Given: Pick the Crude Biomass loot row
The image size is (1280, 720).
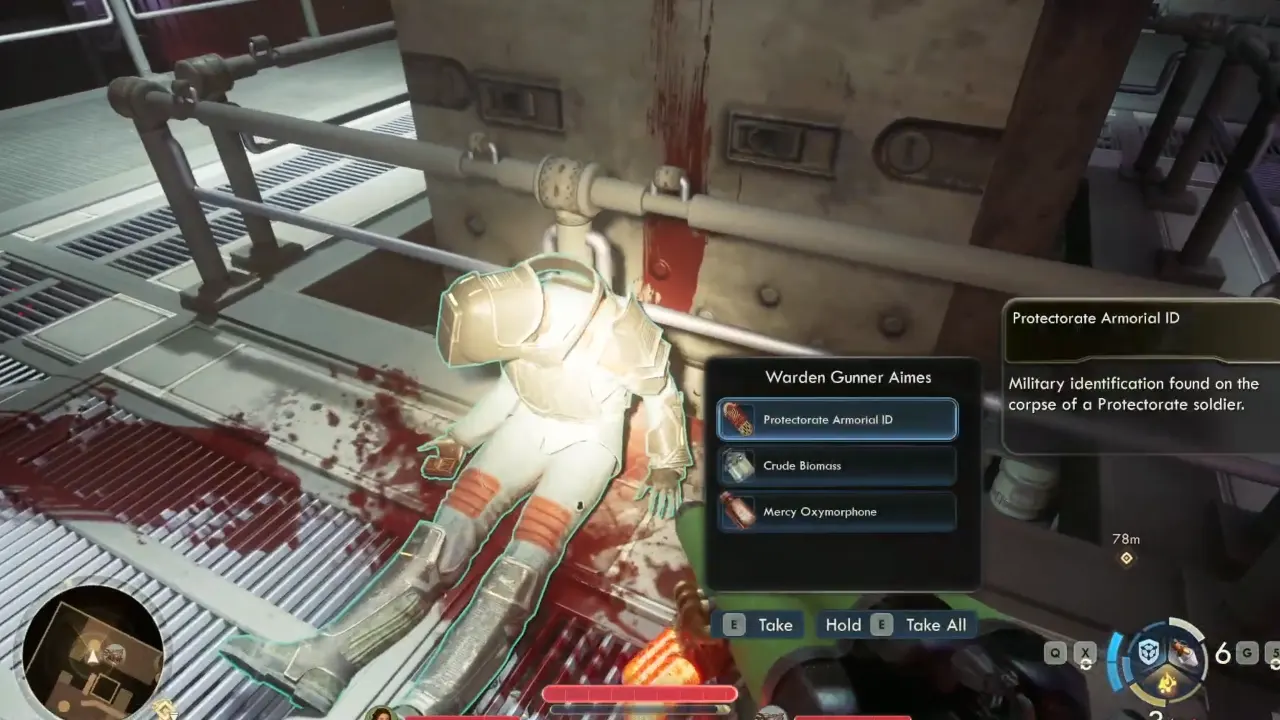Looking at the screenshot, I should click(x=837, y=466).
